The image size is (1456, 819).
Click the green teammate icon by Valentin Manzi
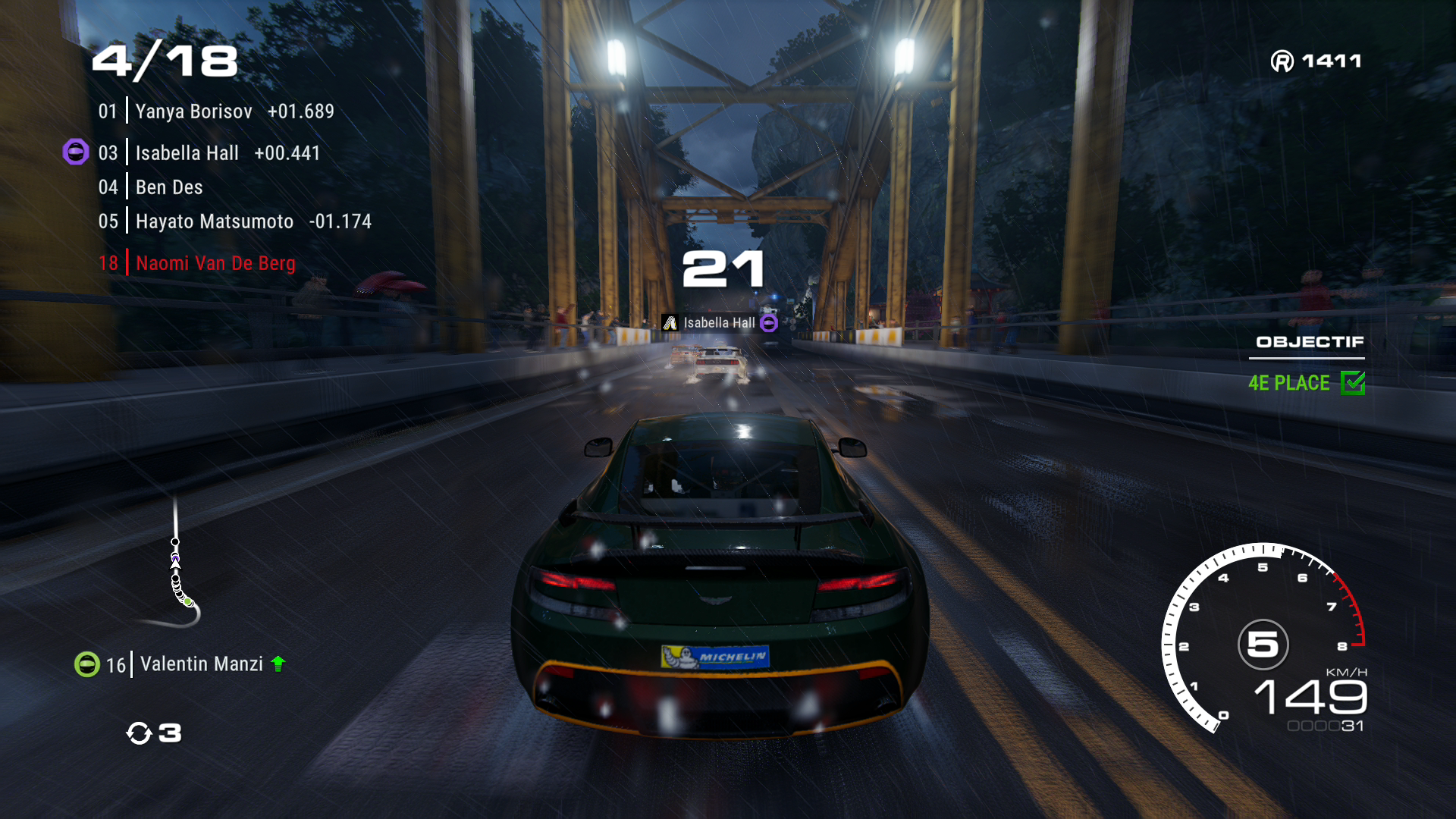pyautogui.click(x=87, y=664)
